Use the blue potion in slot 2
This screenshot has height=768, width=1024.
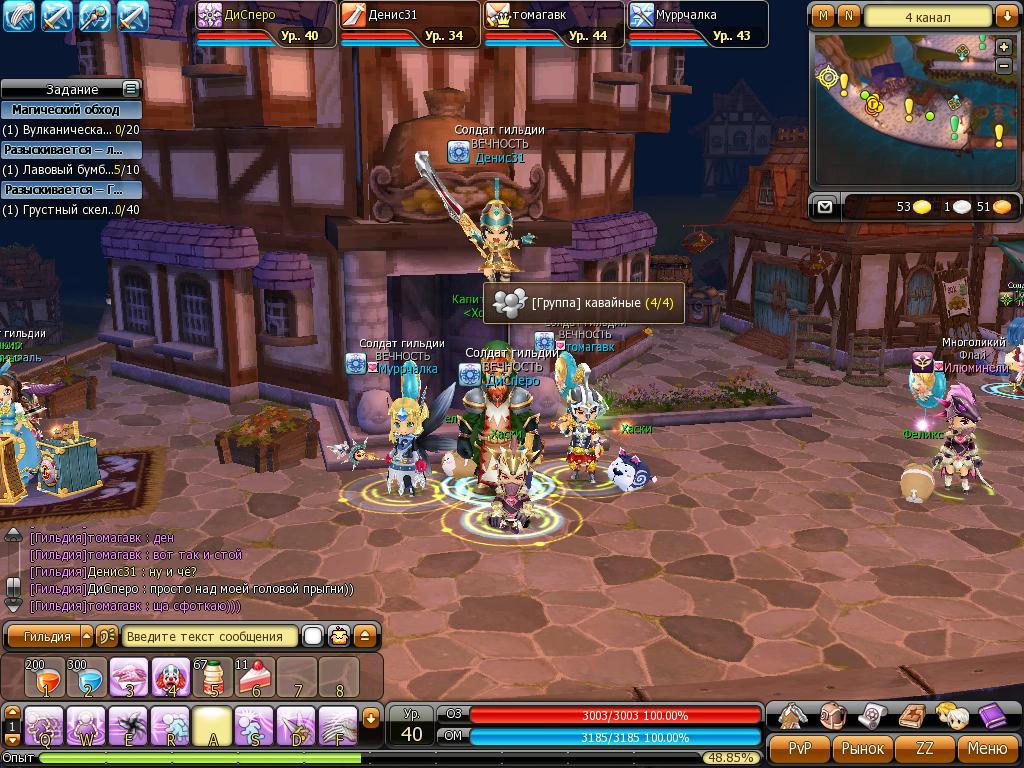pyautogui.click(x=88, y=677)
